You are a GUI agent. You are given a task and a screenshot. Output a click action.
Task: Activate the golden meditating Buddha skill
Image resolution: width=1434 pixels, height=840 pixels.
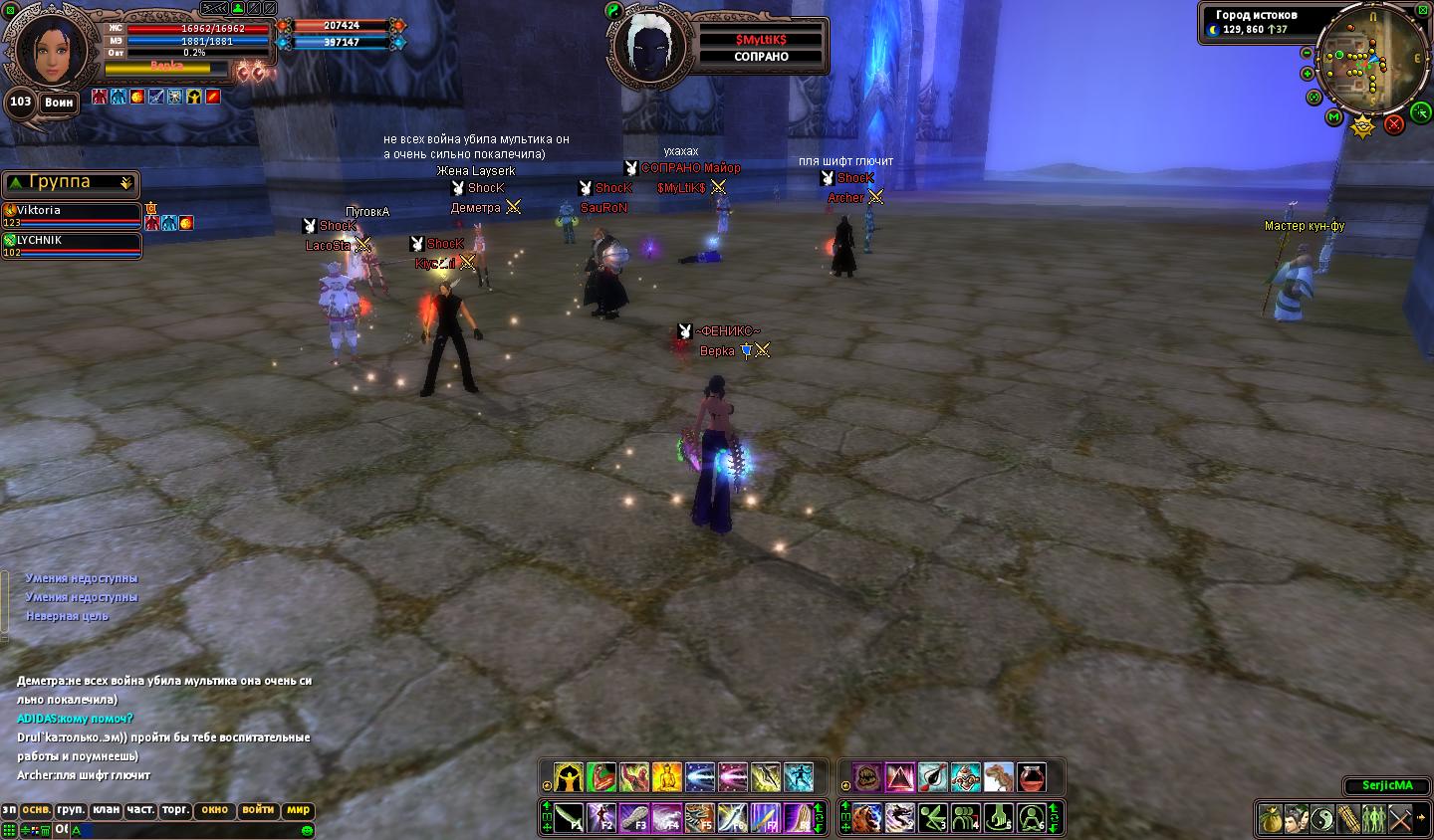[x=666, y=777]
